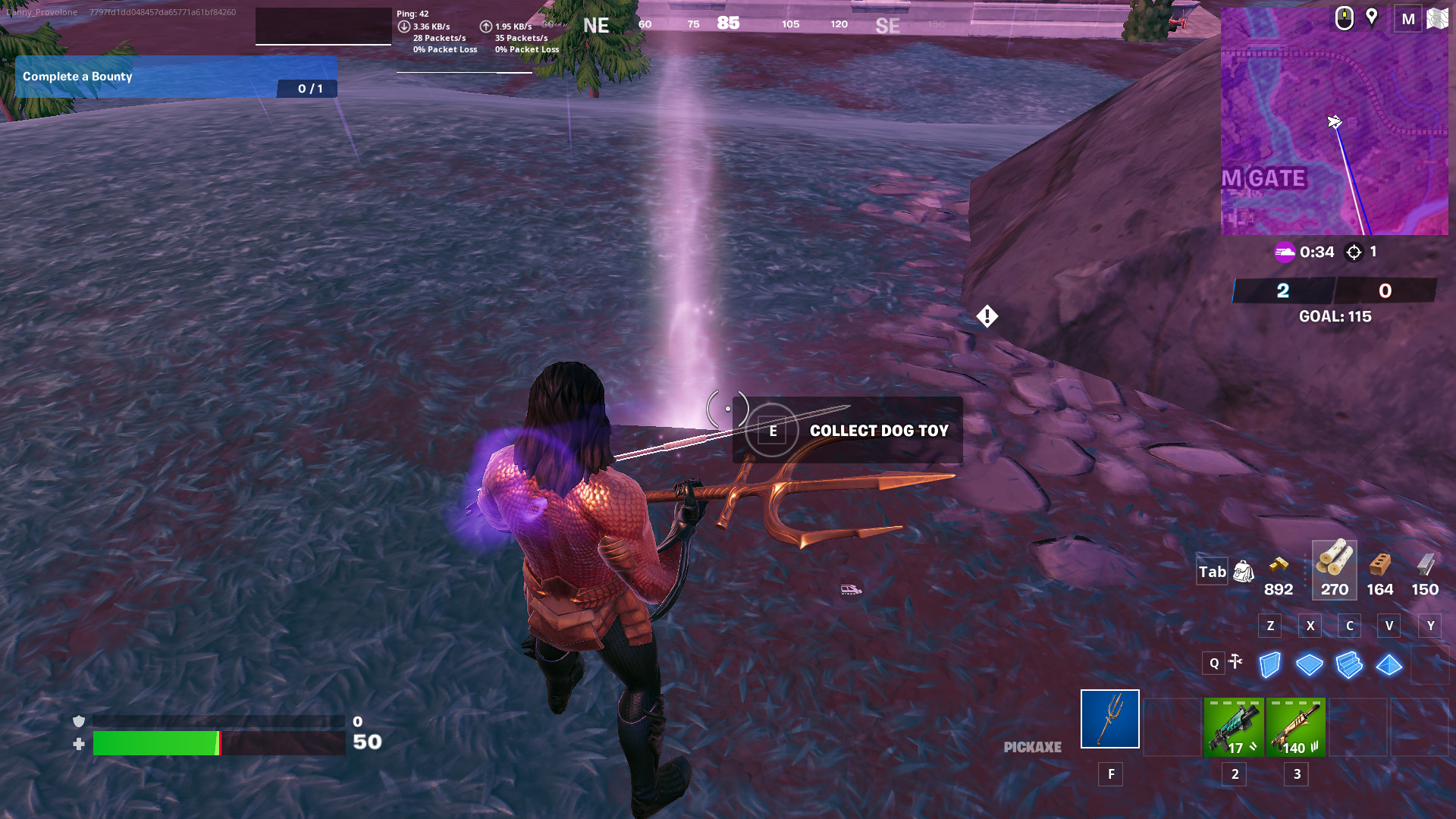Screen dimensions: 1456x819
Task: Toggle the build mode tools icon
Action: pos(1235,662)
